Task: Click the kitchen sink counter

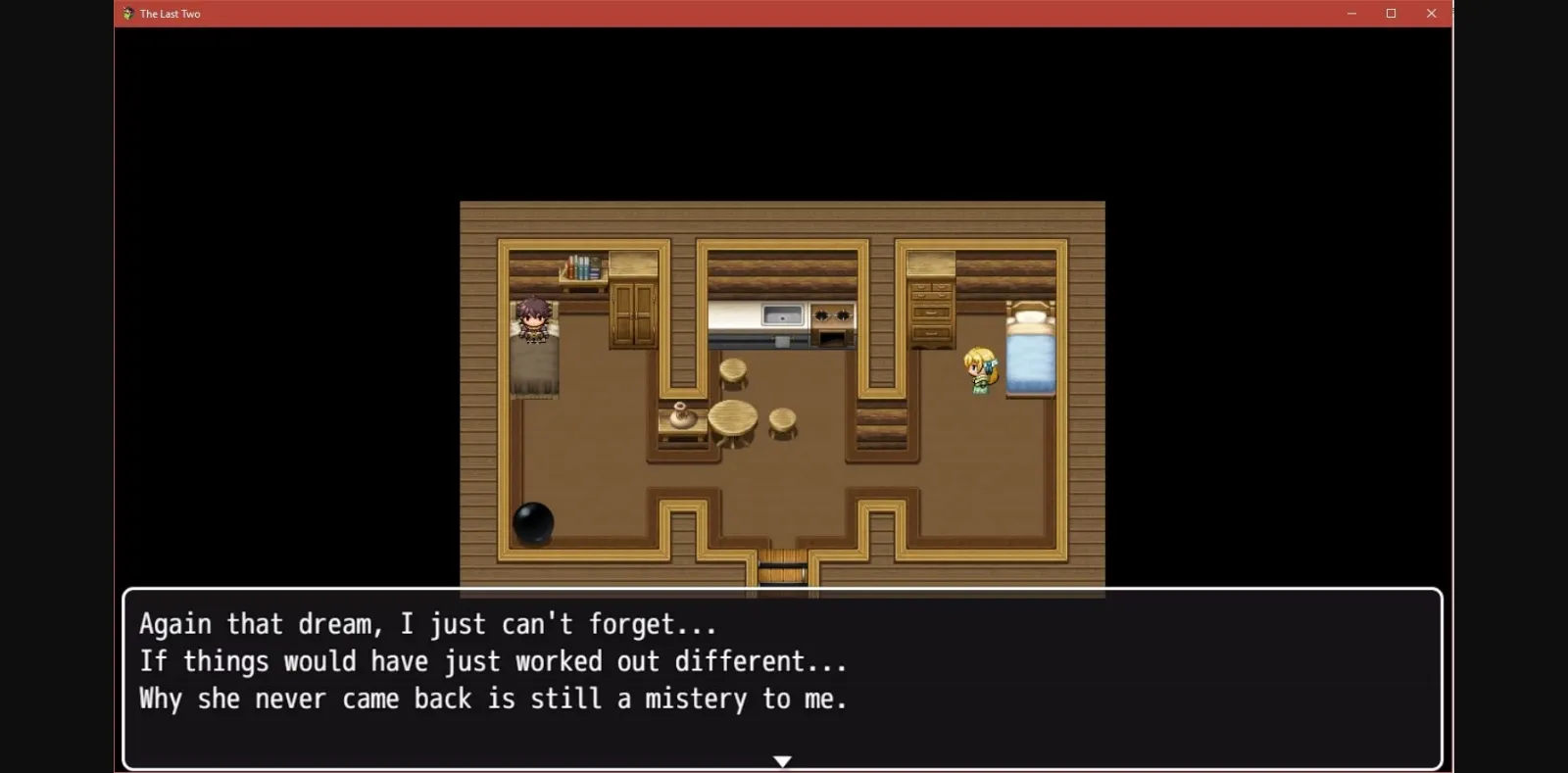Action: pos(782,315)
